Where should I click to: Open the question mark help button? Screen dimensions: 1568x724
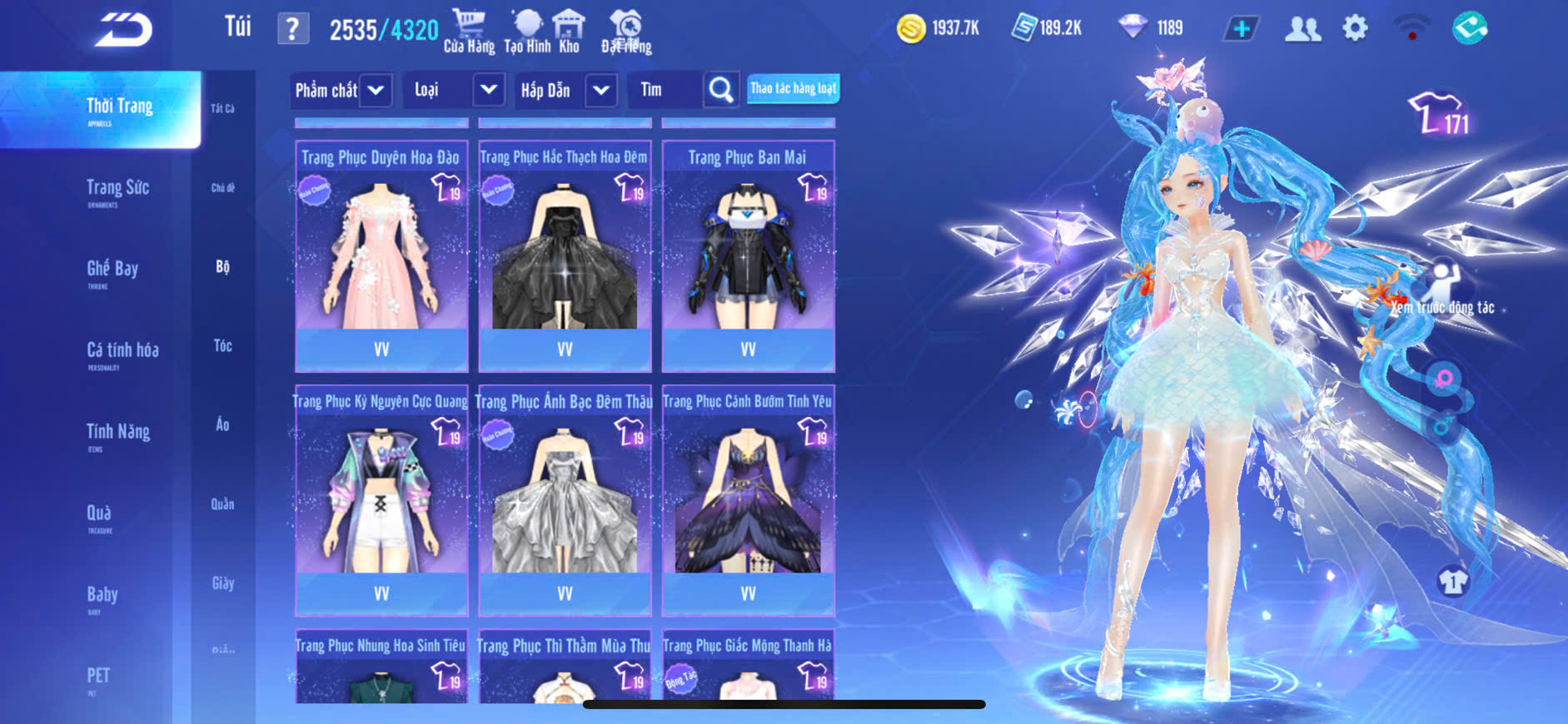(x=292, y=30)
